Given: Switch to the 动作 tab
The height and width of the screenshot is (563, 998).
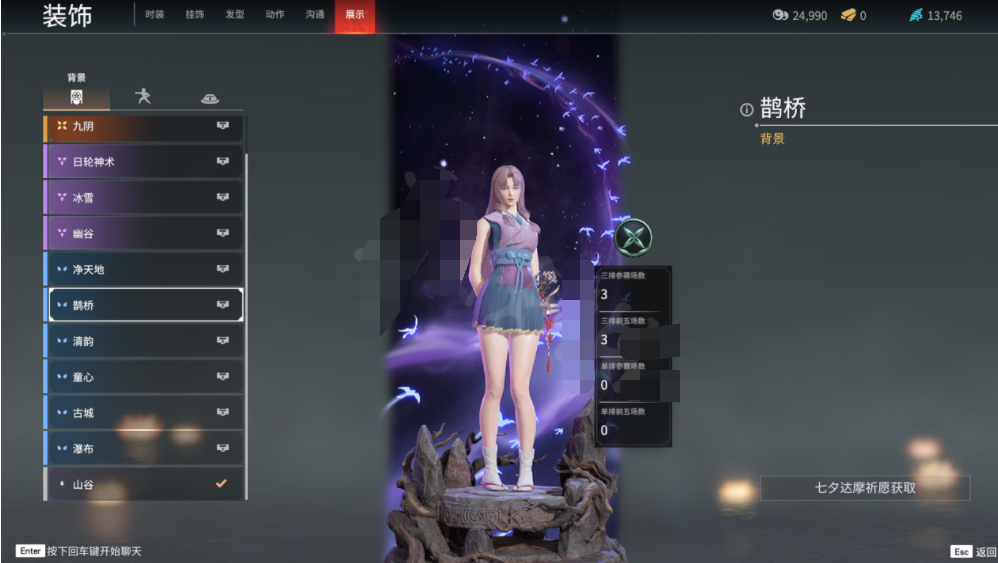Looking at the screenshot, I should (275, 15).
